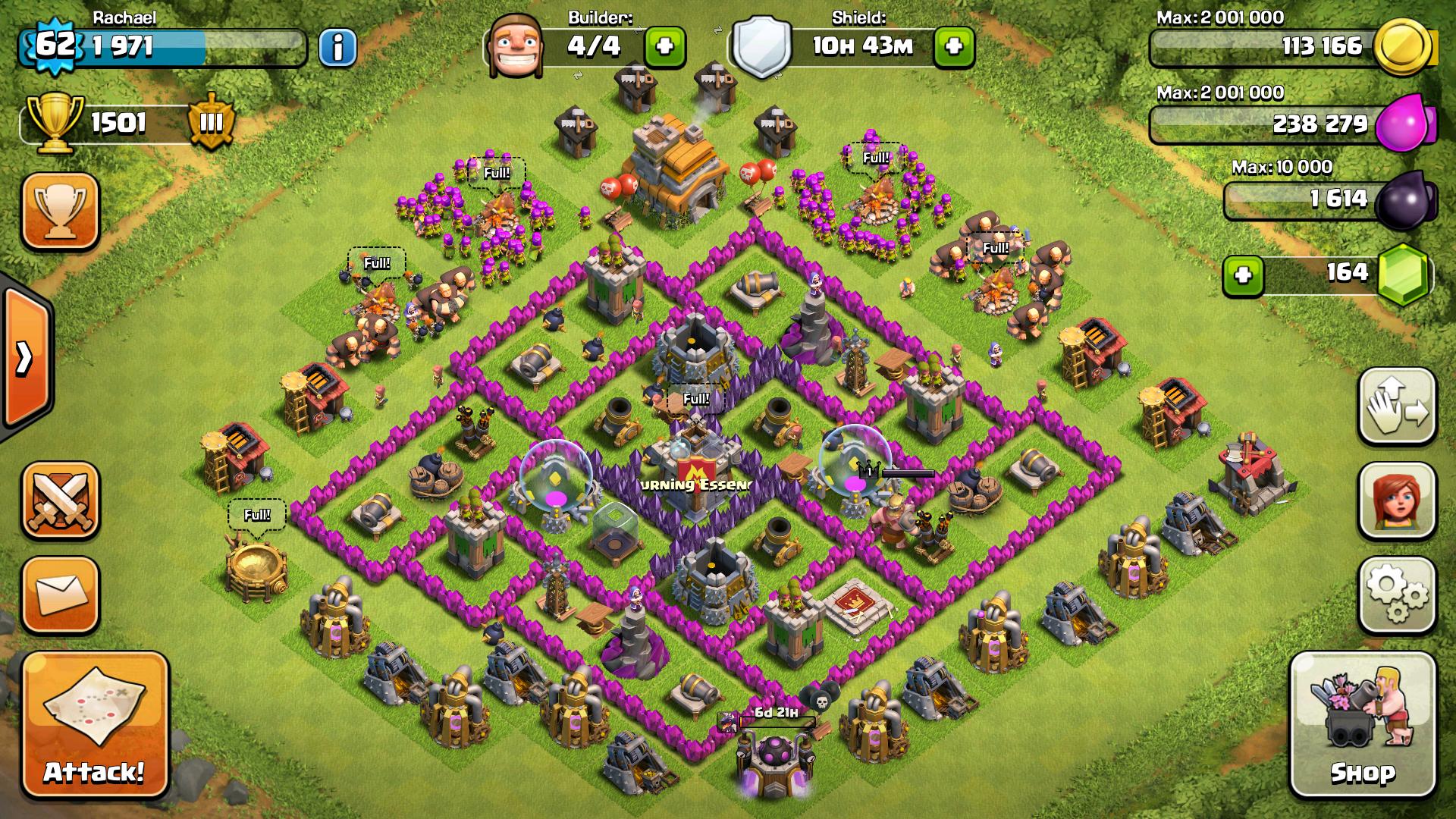The image size is (1456, 819).
Task: Open the red-haired villager portrait button
Action: pos(1397,500)
